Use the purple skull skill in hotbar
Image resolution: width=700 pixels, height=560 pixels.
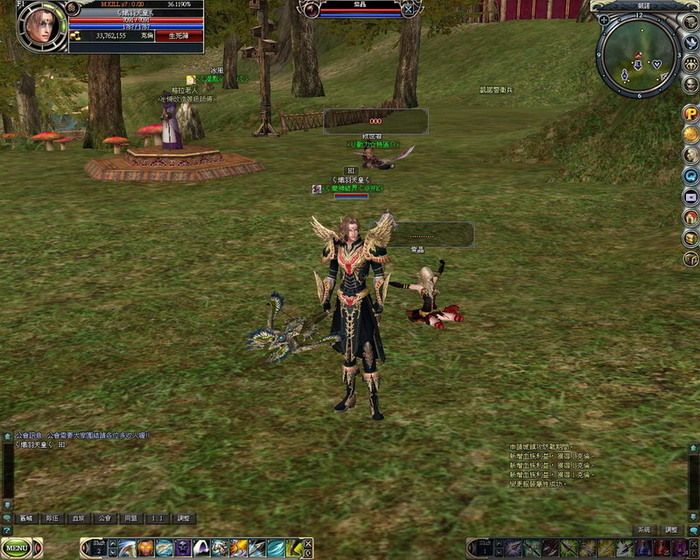click(182, 548)
